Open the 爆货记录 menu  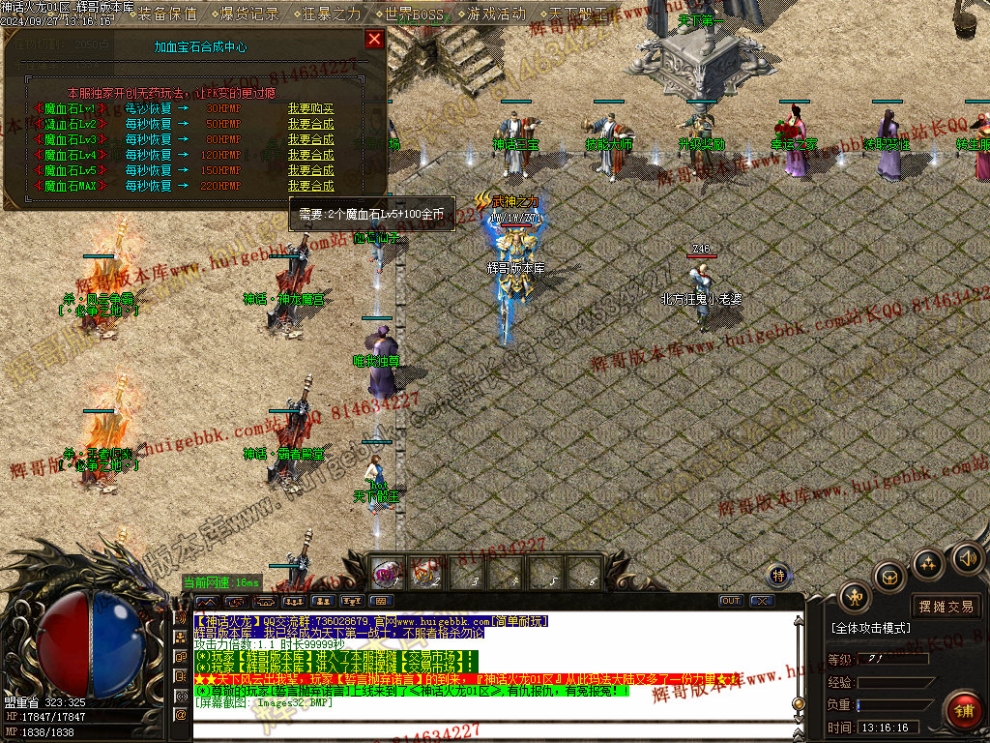point(249,14)
